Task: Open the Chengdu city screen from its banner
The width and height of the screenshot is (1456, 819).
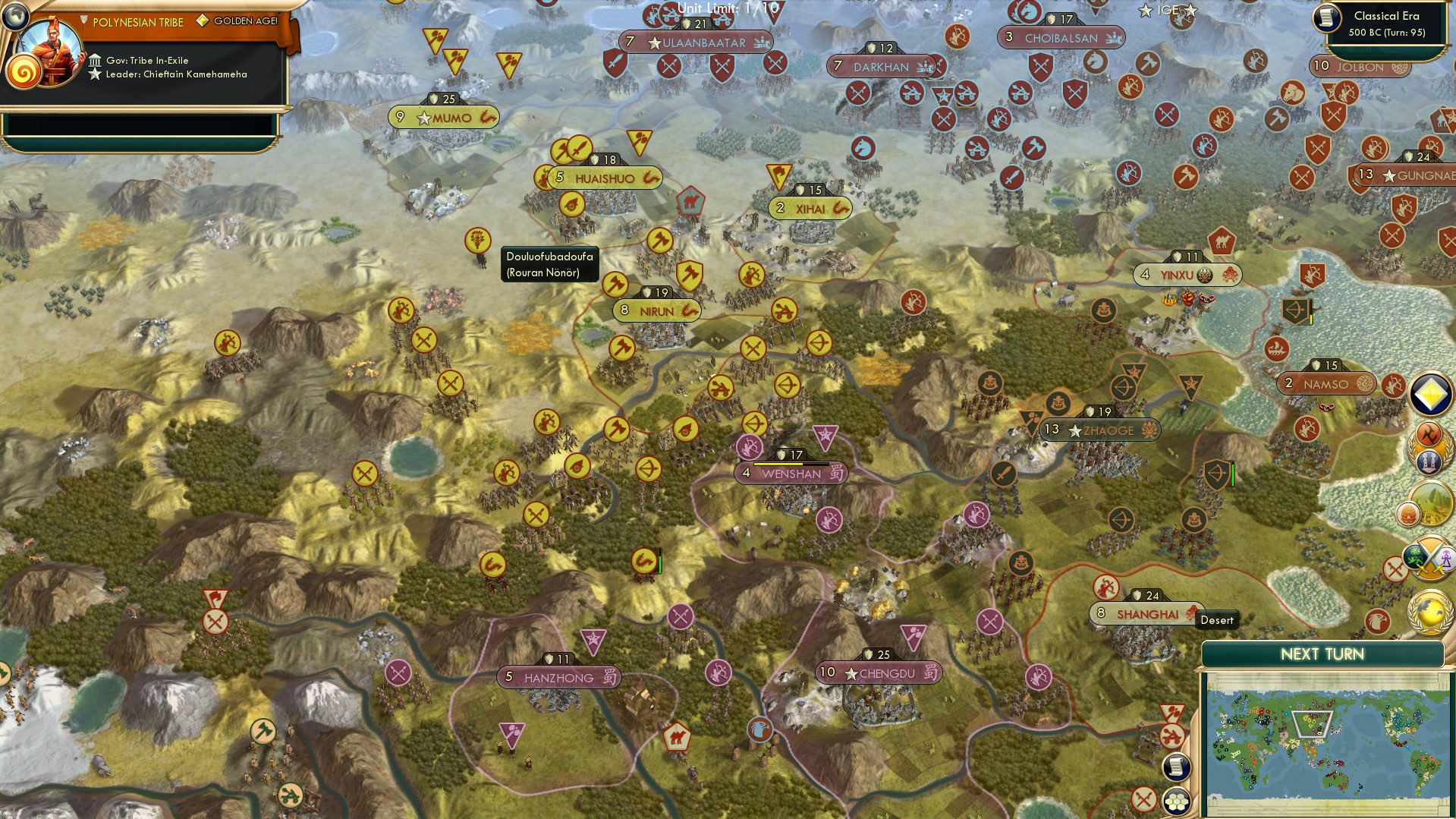Action: click(x=879, y=673)
